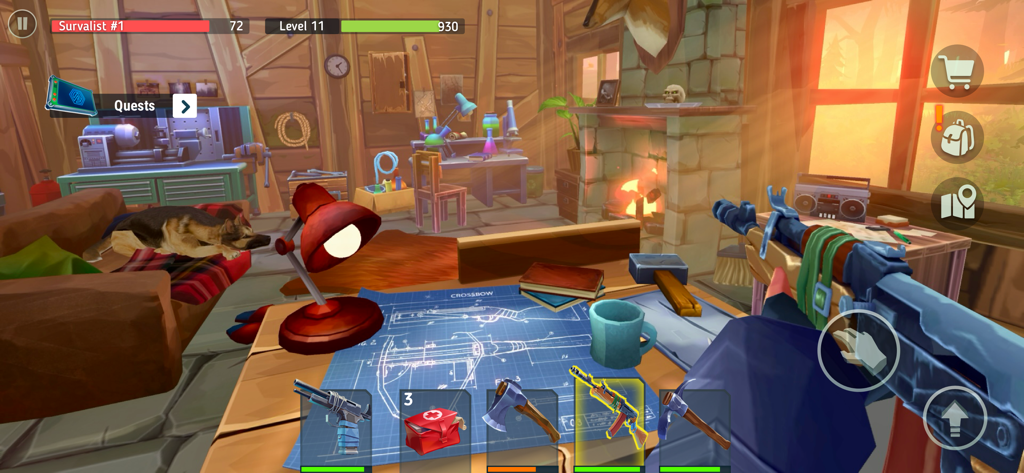Select the pistol hotbar slot
Viewport: 1024px width, 473px height.
coord(335,425)
